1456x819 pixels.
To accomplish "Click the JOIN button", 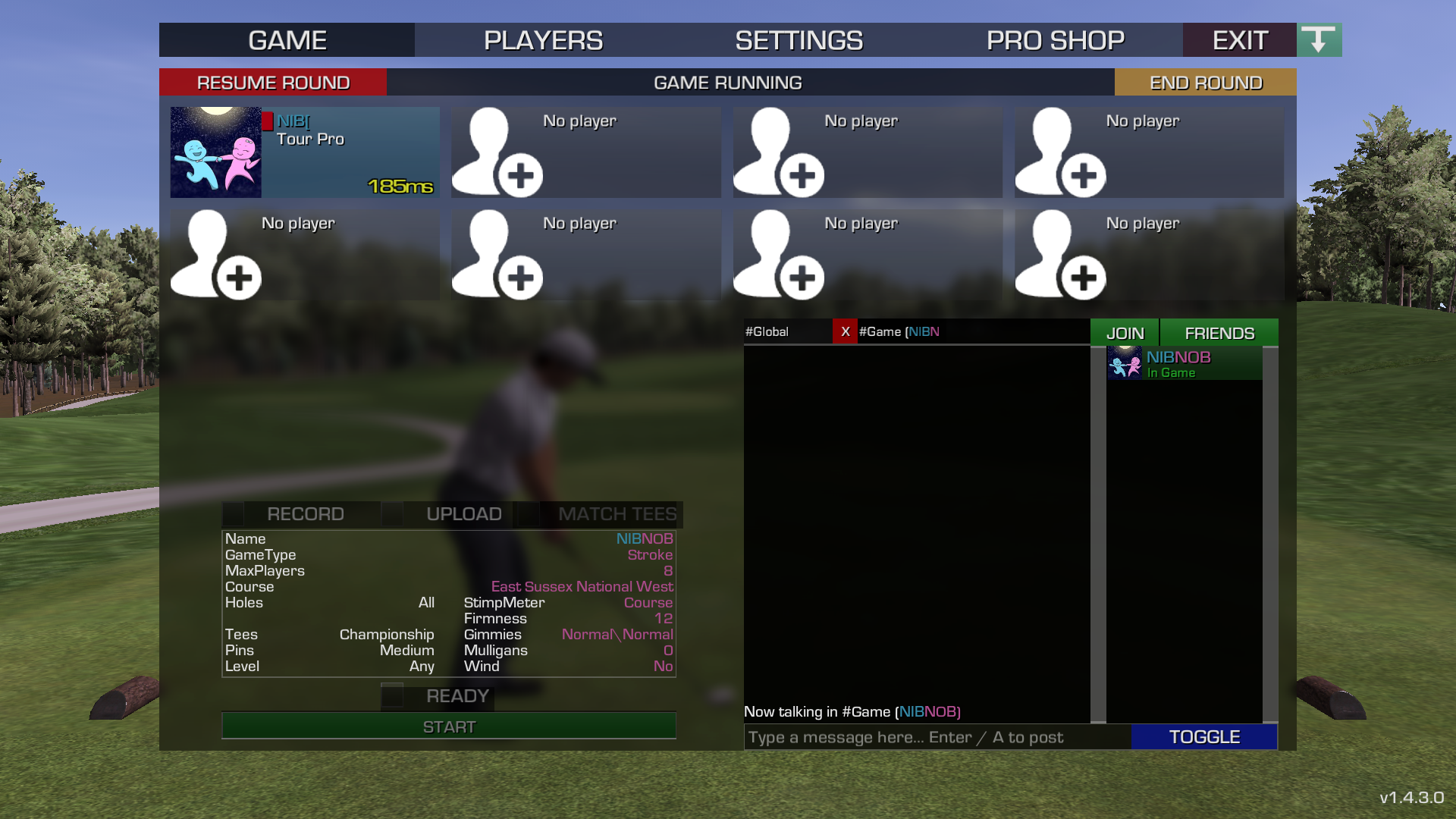I will [1125, 333].
